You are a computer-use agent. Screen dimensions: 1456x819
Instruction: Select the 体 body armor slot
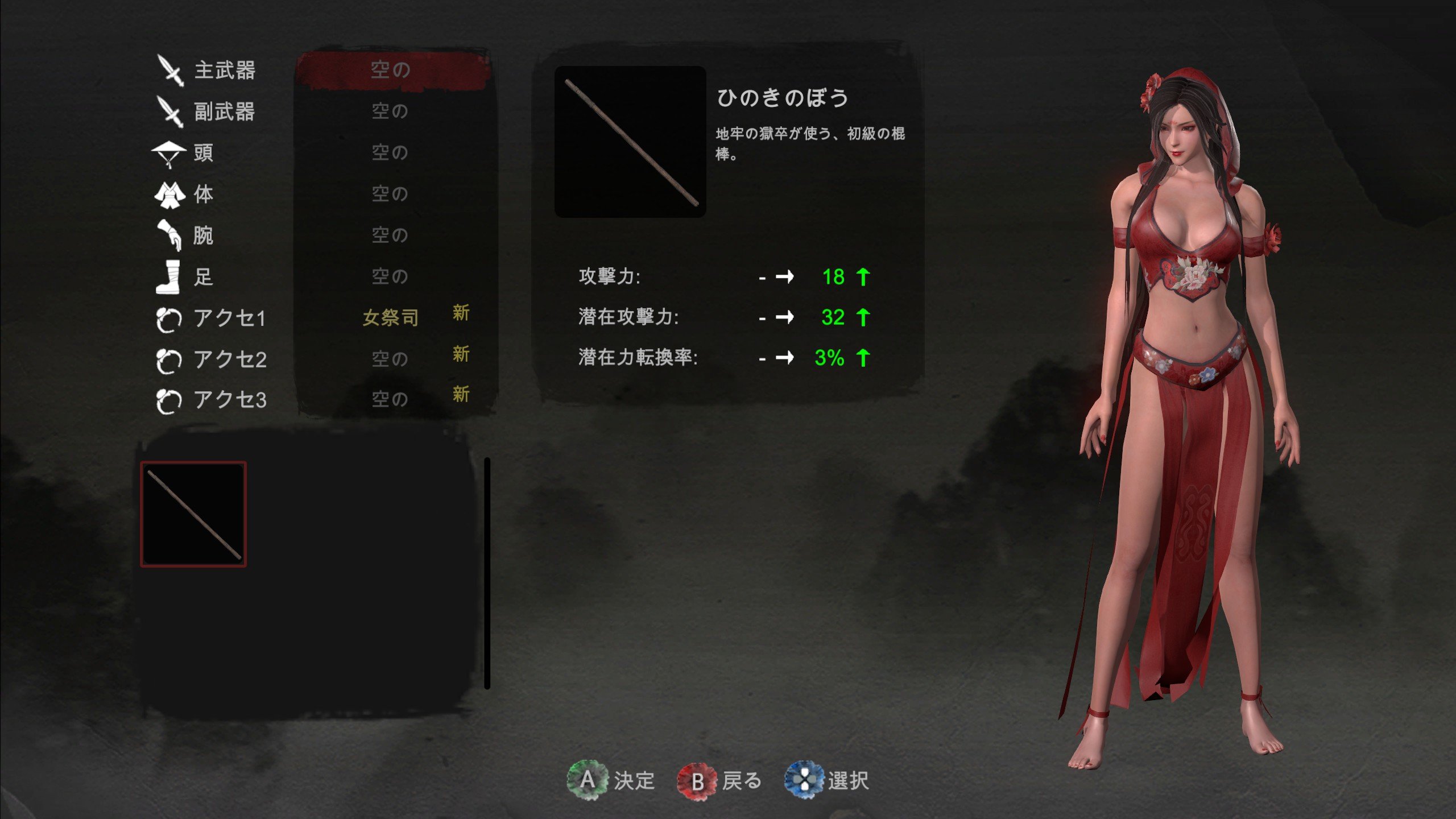tap(390, 194)
